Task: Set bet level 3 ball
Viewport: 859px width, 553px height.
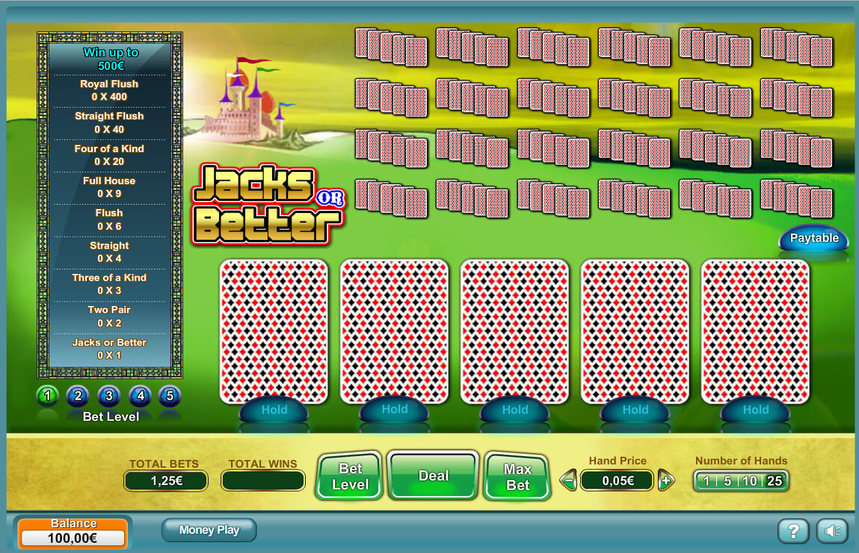Action: click(109, 396)
